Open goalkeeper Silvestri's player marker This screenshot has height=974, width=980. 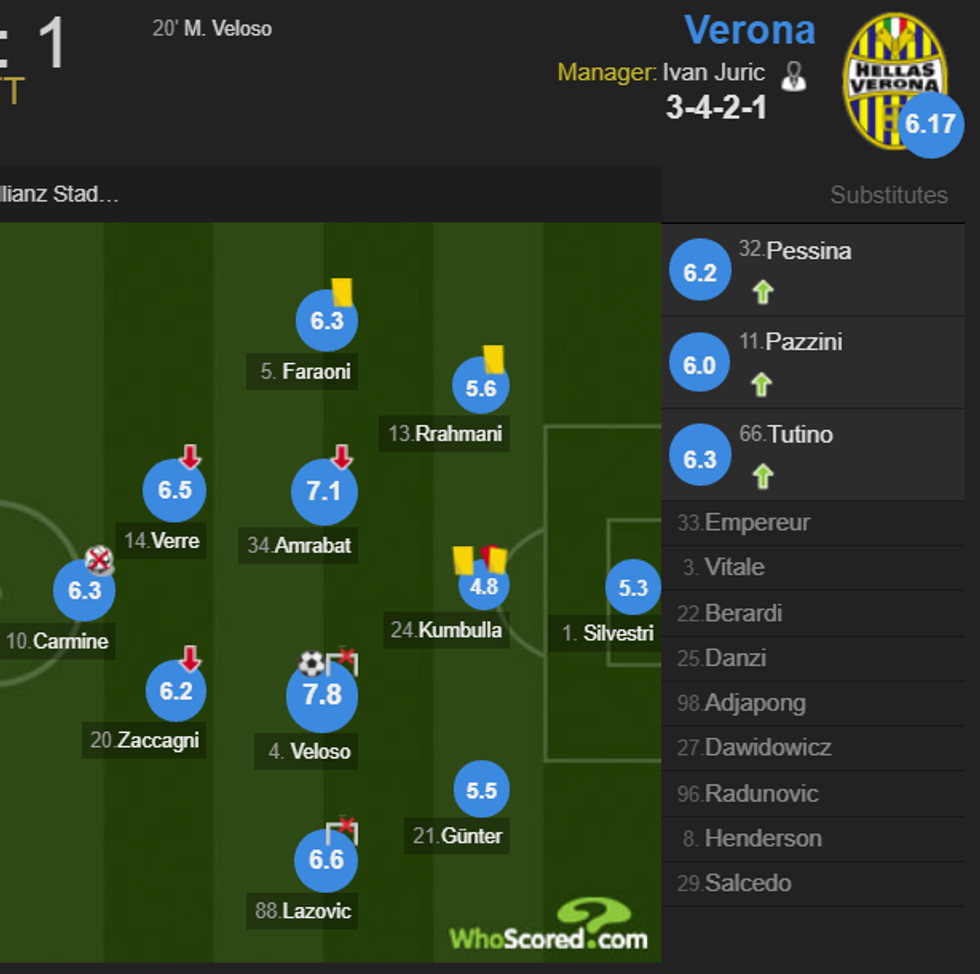point(633,588)
